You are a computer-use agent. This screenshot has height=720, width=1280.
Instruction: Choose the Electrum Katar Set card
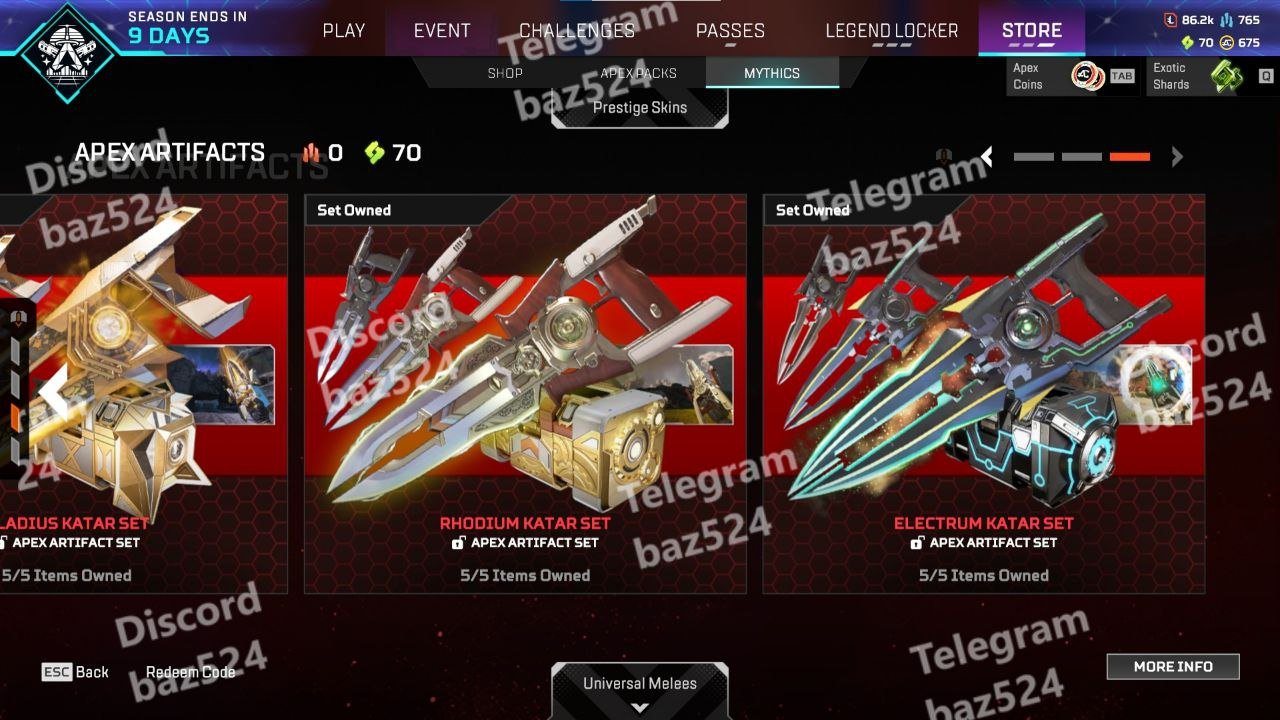coord(983,393)
